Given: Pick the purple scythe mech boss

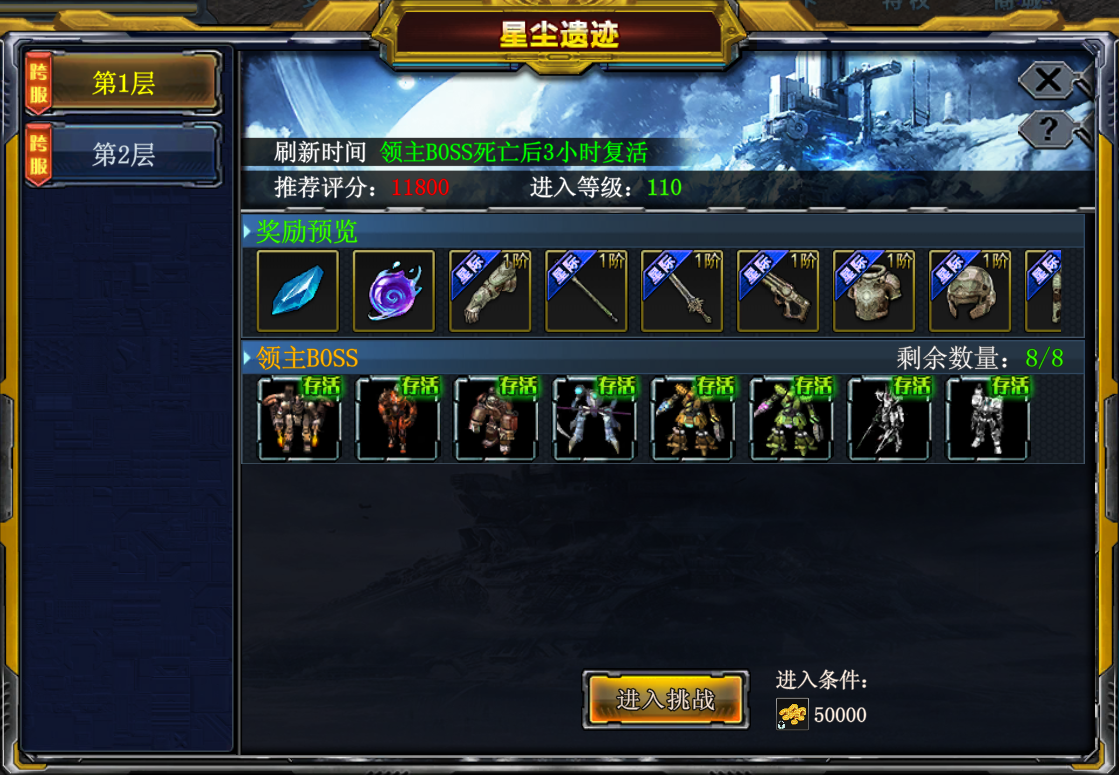Looking at the screenshot, I should tap(595, 418).
